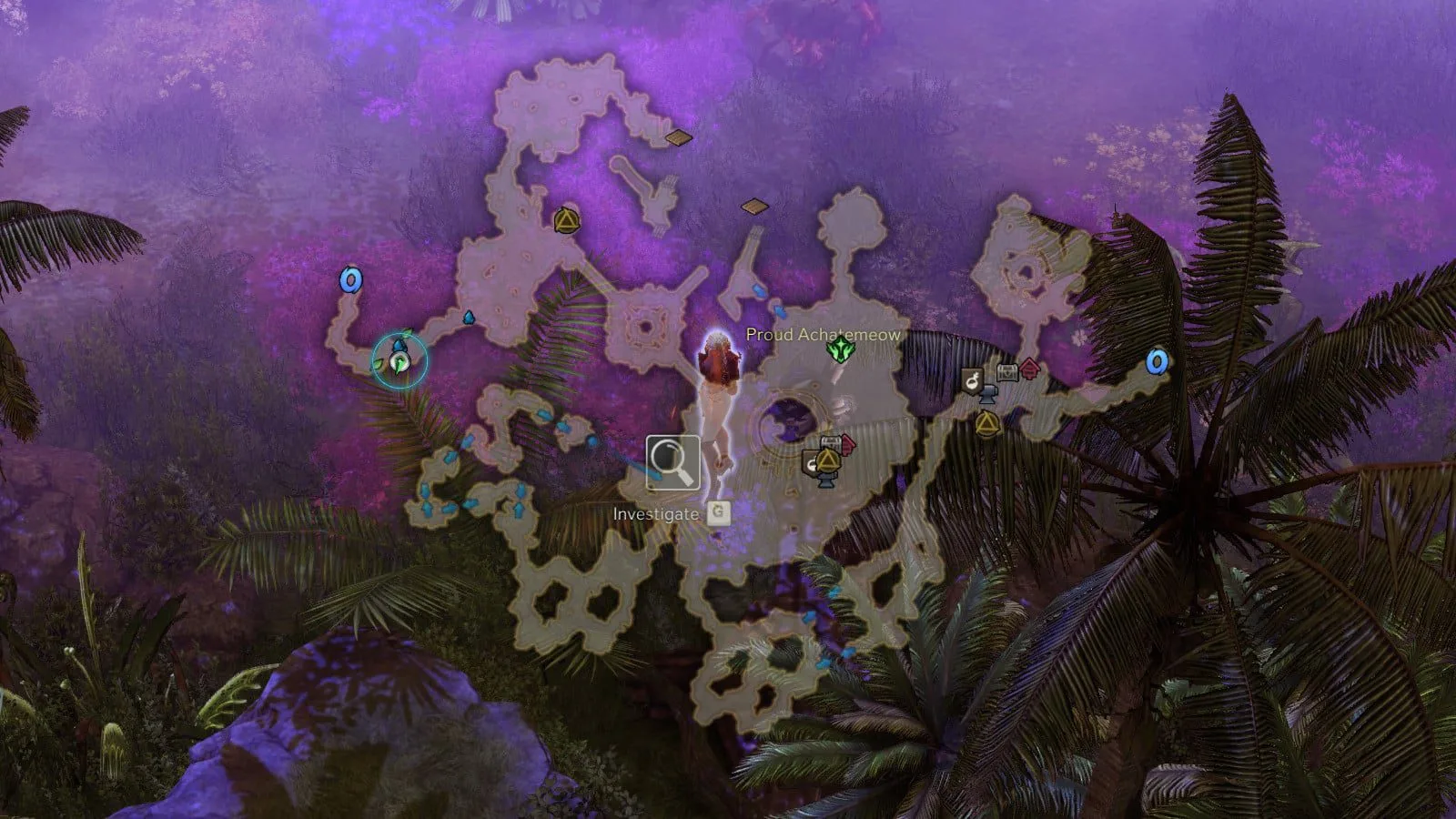Screen dimensions: 1456x819
Task: Click the yellow triangle marker below the unobscured anvil
Action: point(986,423)
